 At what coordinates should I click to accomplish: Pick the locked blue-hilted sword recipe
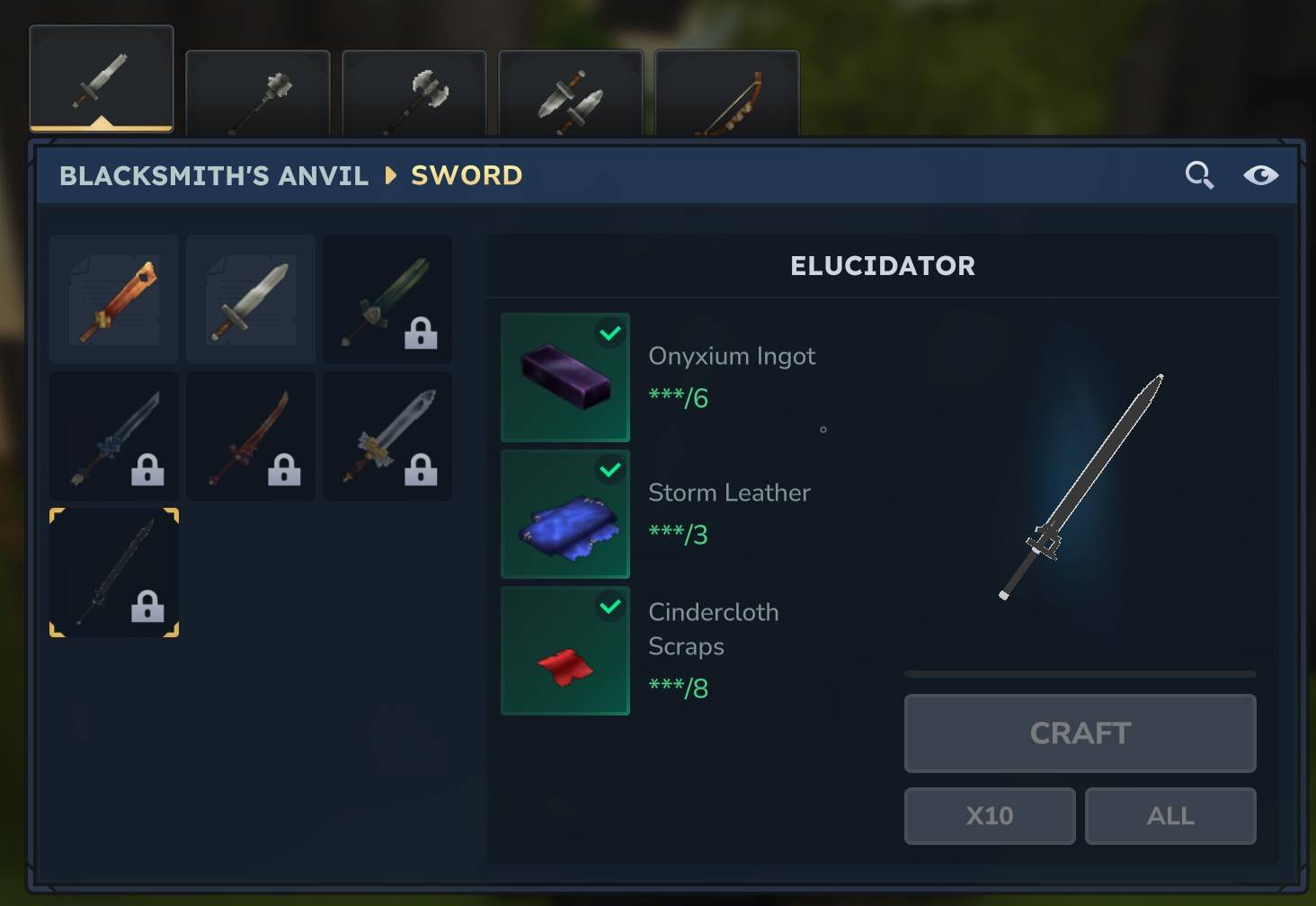[x=114, y=436]
